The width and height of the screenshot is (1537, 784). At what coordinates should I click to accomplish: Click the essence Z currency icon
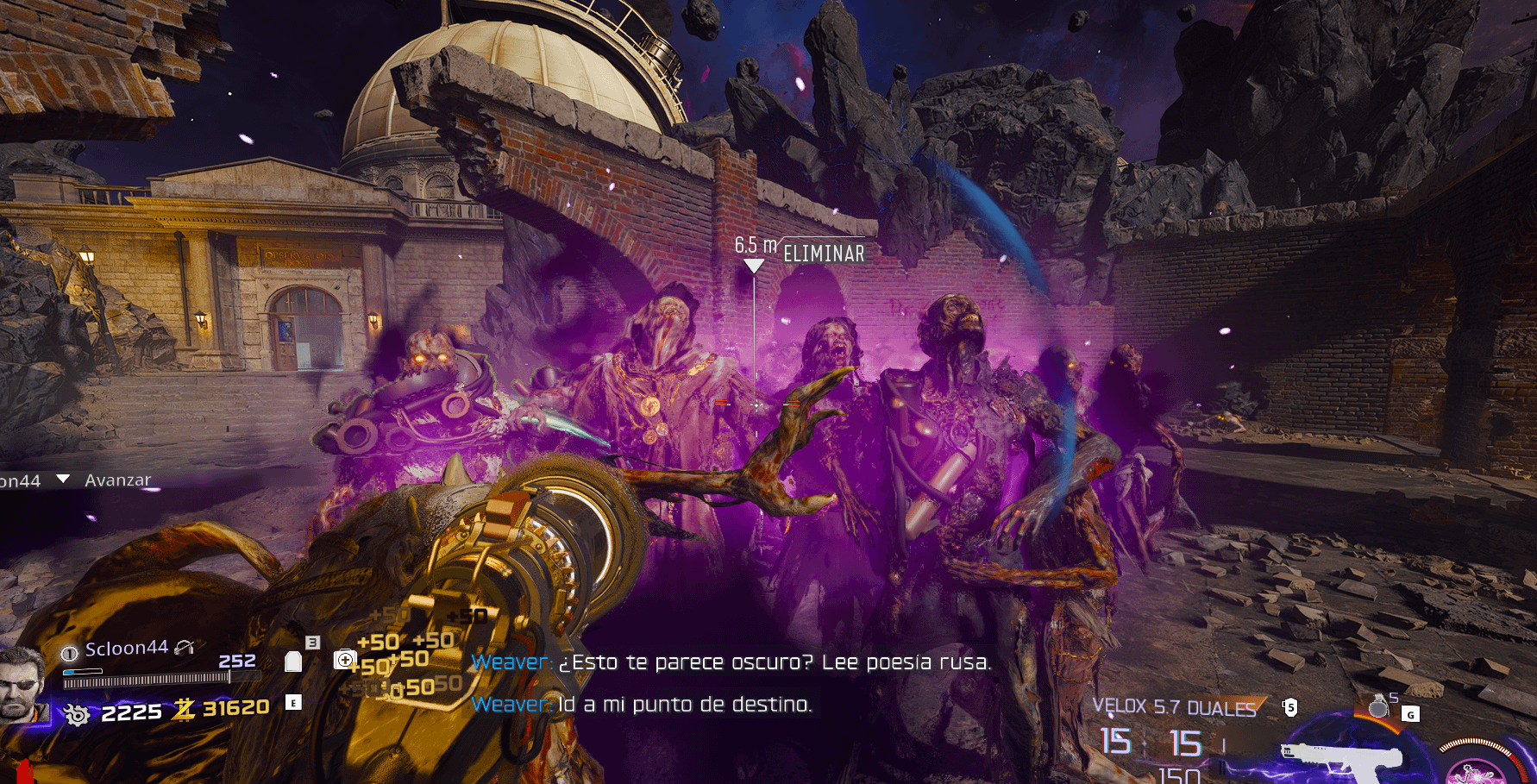tap(184, 709)
